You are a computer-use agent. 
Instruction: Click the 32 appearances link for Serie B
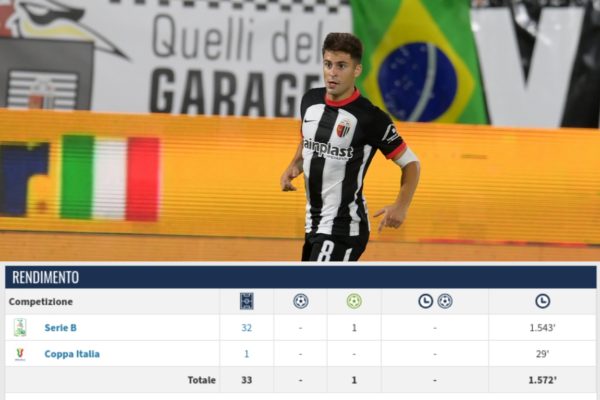(246, 327)
